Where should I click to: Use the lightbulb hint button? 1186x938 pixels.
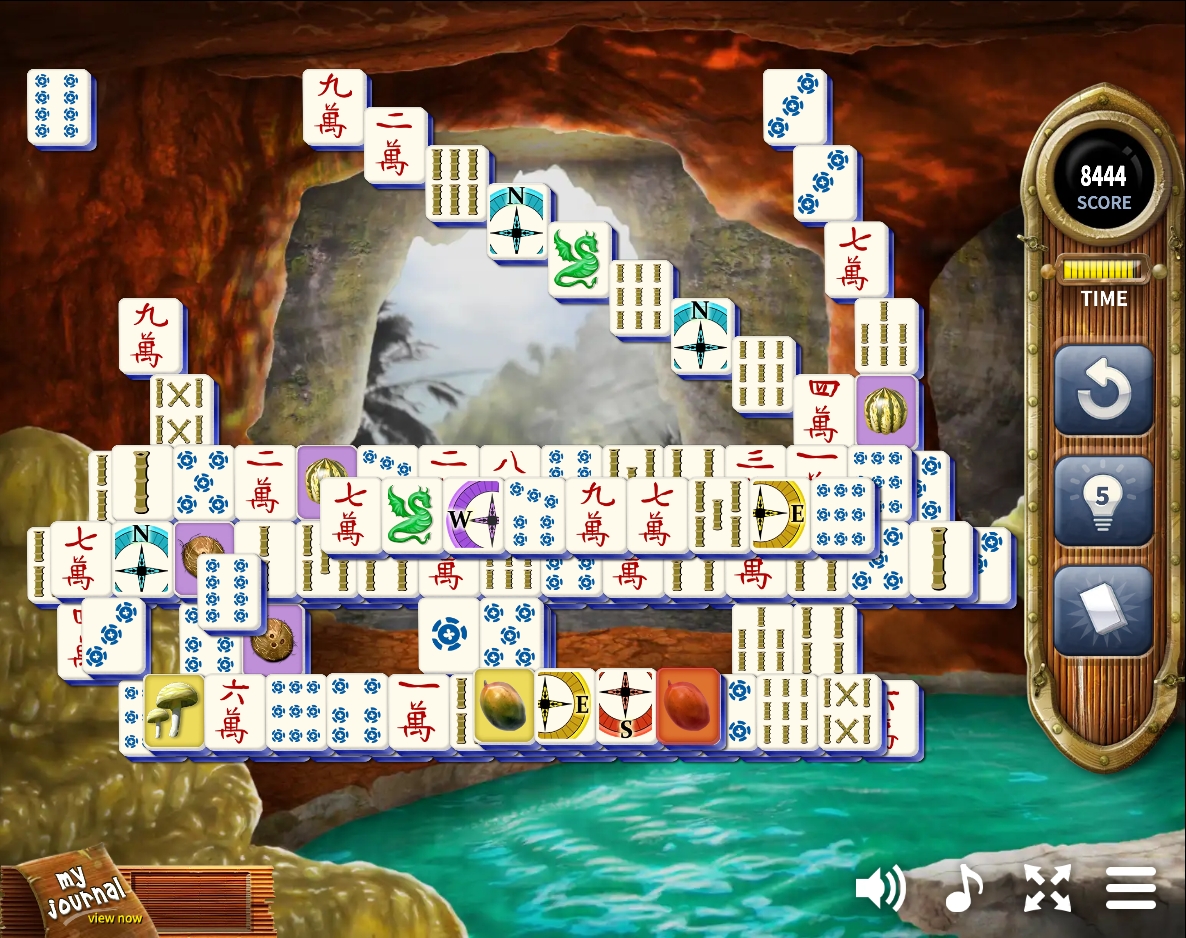point(1103,502)
